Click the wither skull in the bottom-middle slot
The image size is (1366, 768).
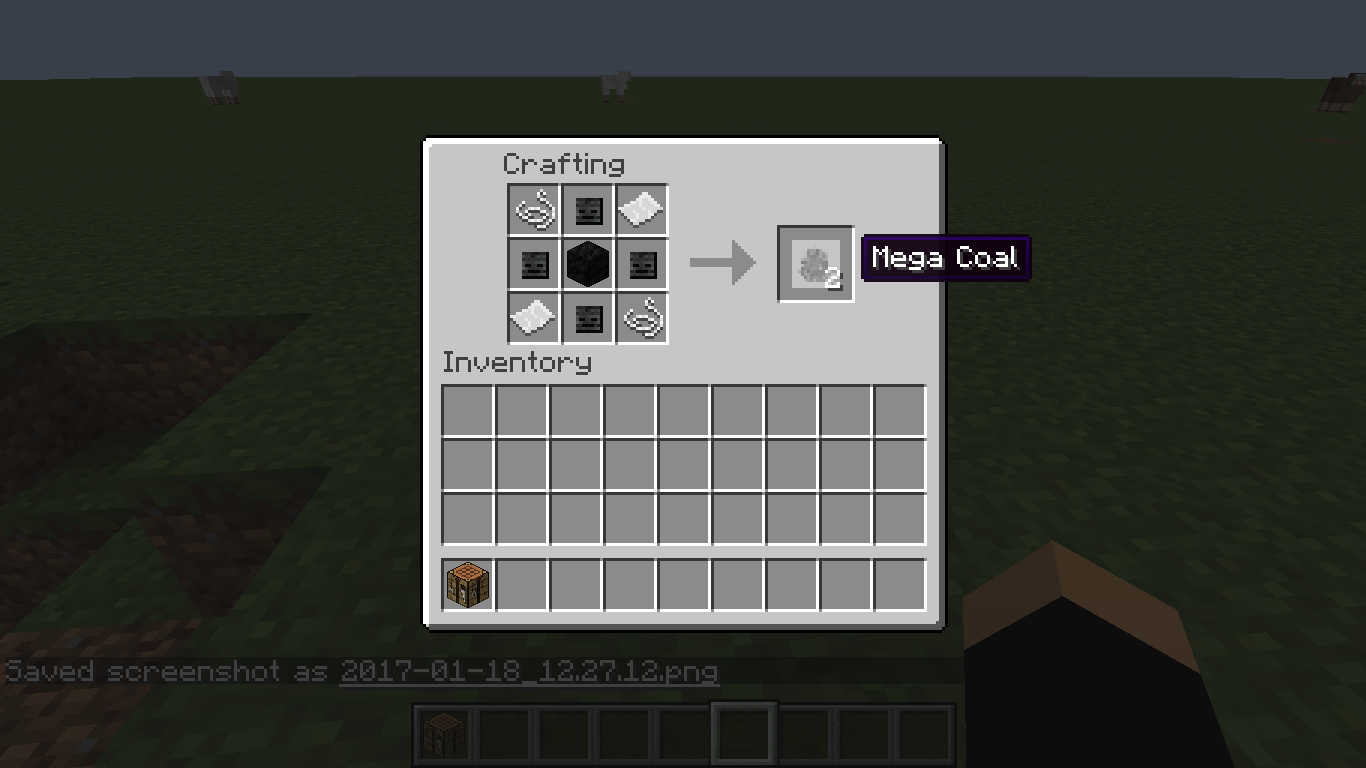587,317
